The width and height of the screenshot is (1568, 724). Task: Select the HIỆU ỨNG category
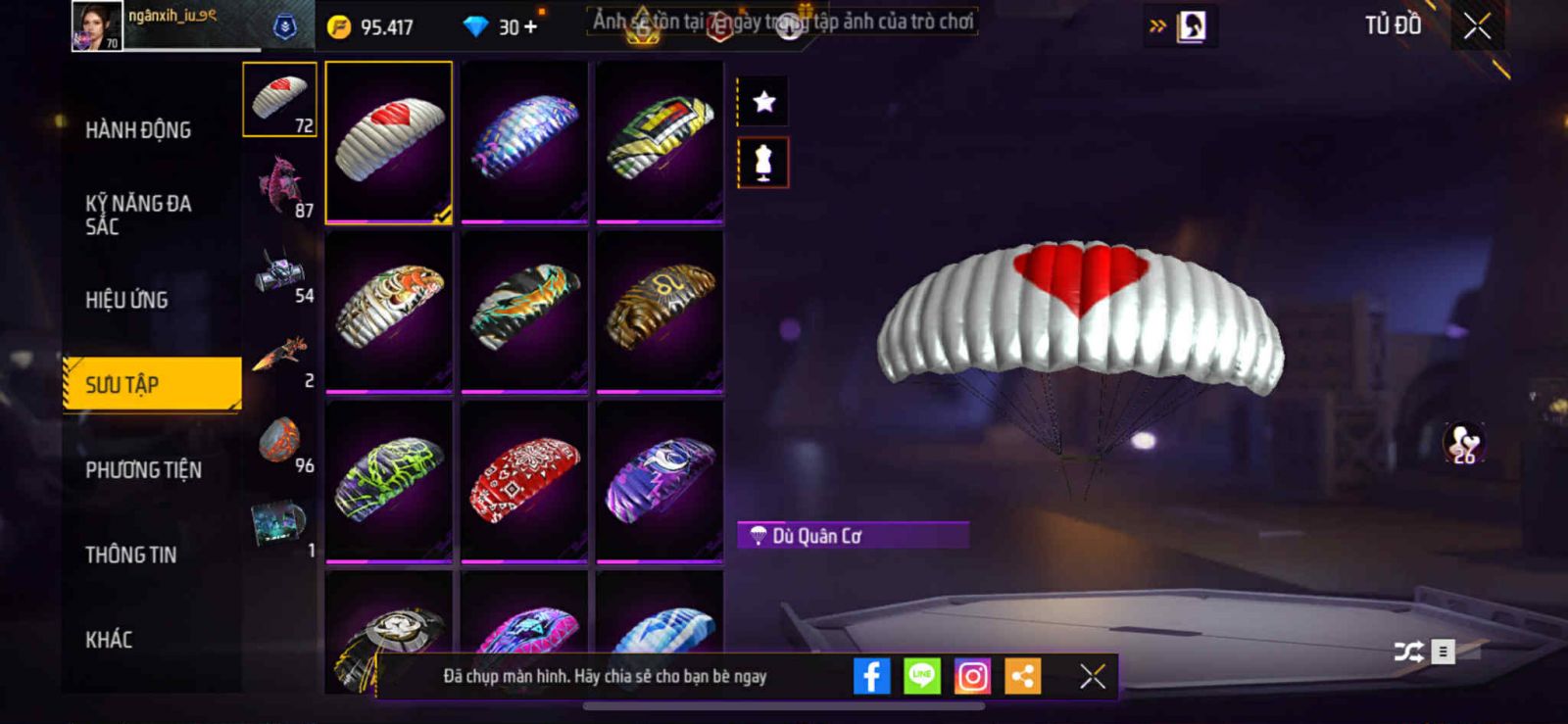(x=127, y=300)
